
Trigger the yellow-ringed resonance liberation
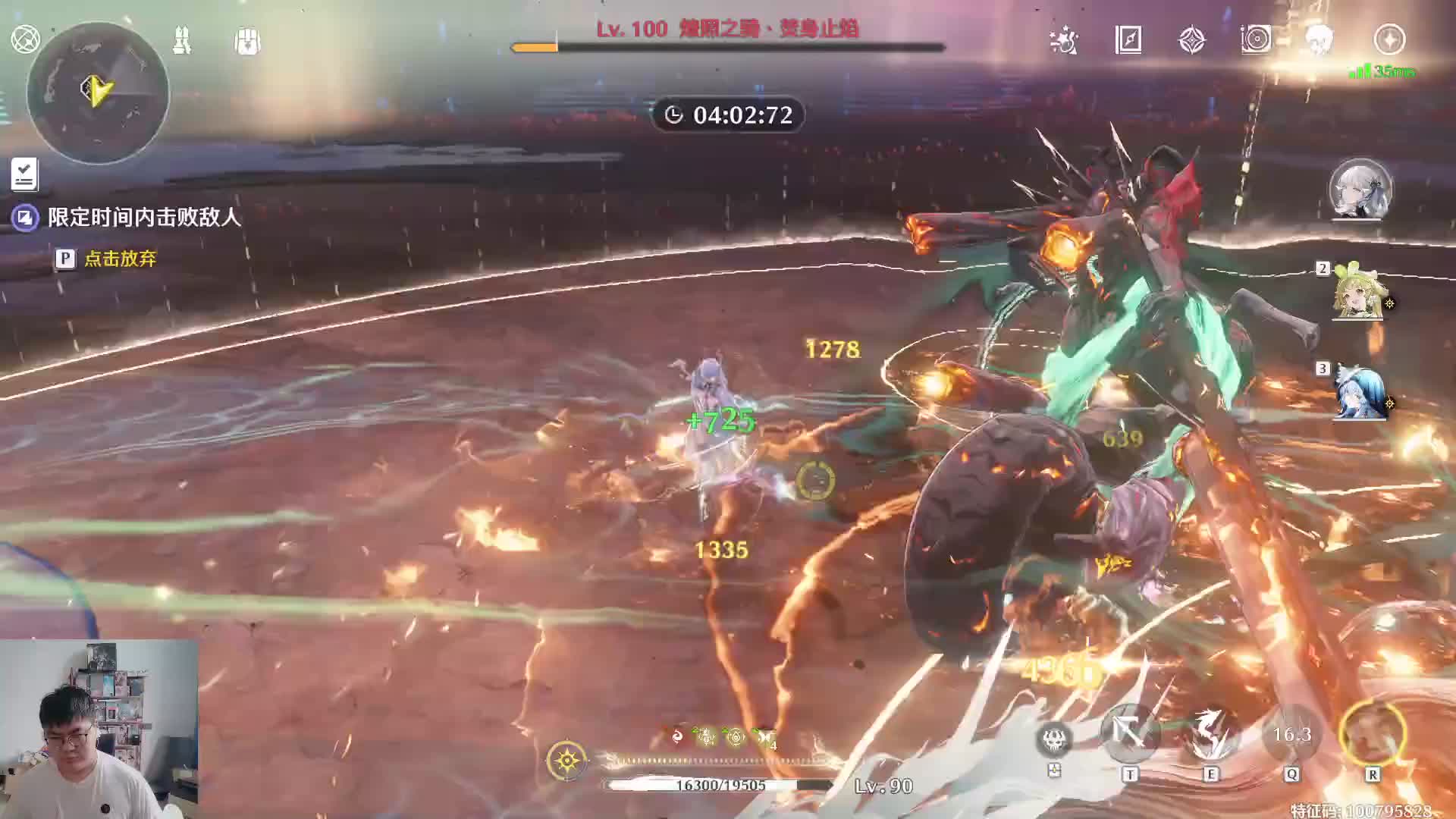pyautogui.click(x=1373, y=733)
